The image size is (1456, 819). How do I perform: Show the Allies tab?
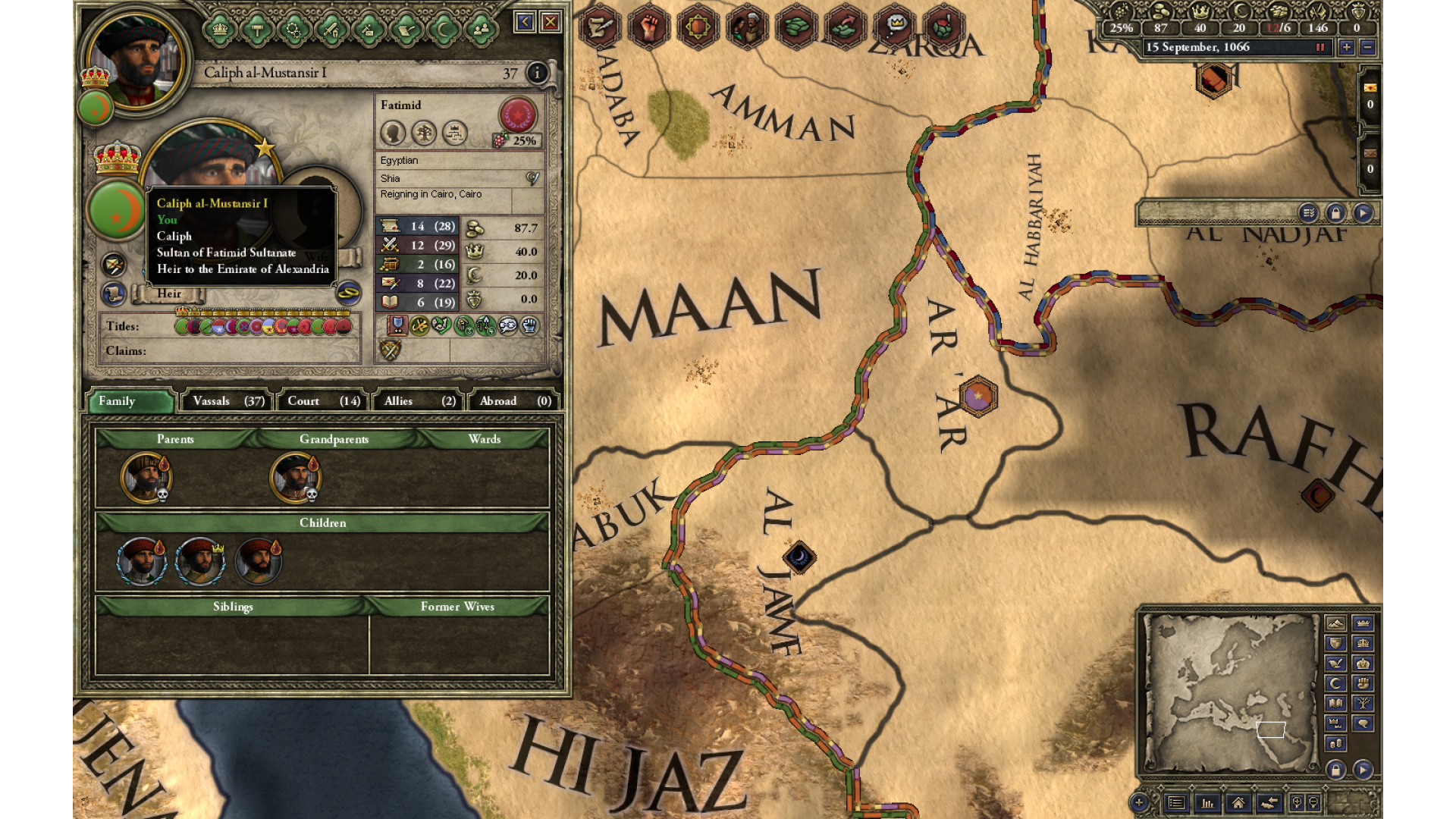(x=419, y=401)
